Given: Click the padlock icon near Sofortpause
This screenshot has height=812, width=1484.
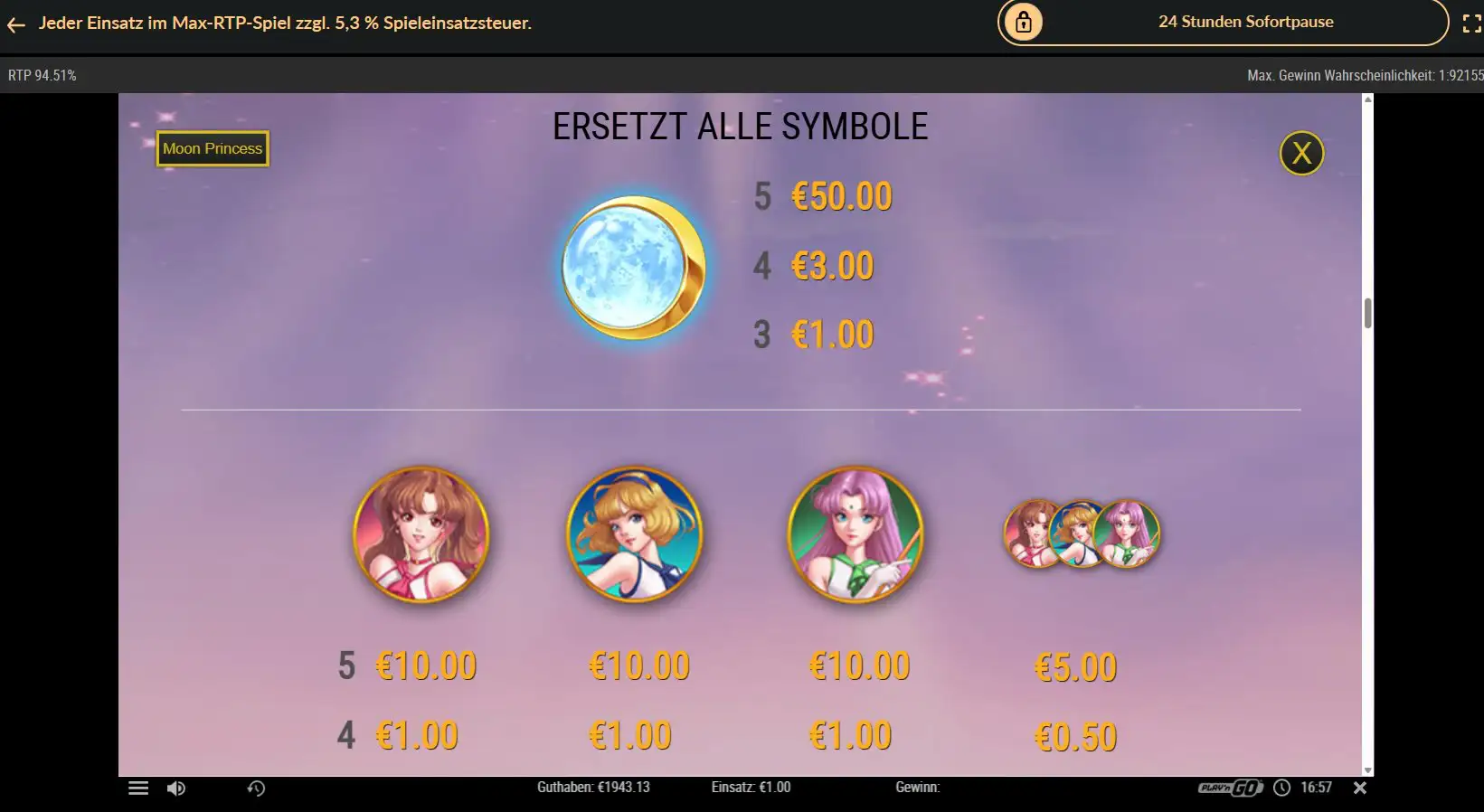Looking at the screenshot, I should tap(1022, 22).
